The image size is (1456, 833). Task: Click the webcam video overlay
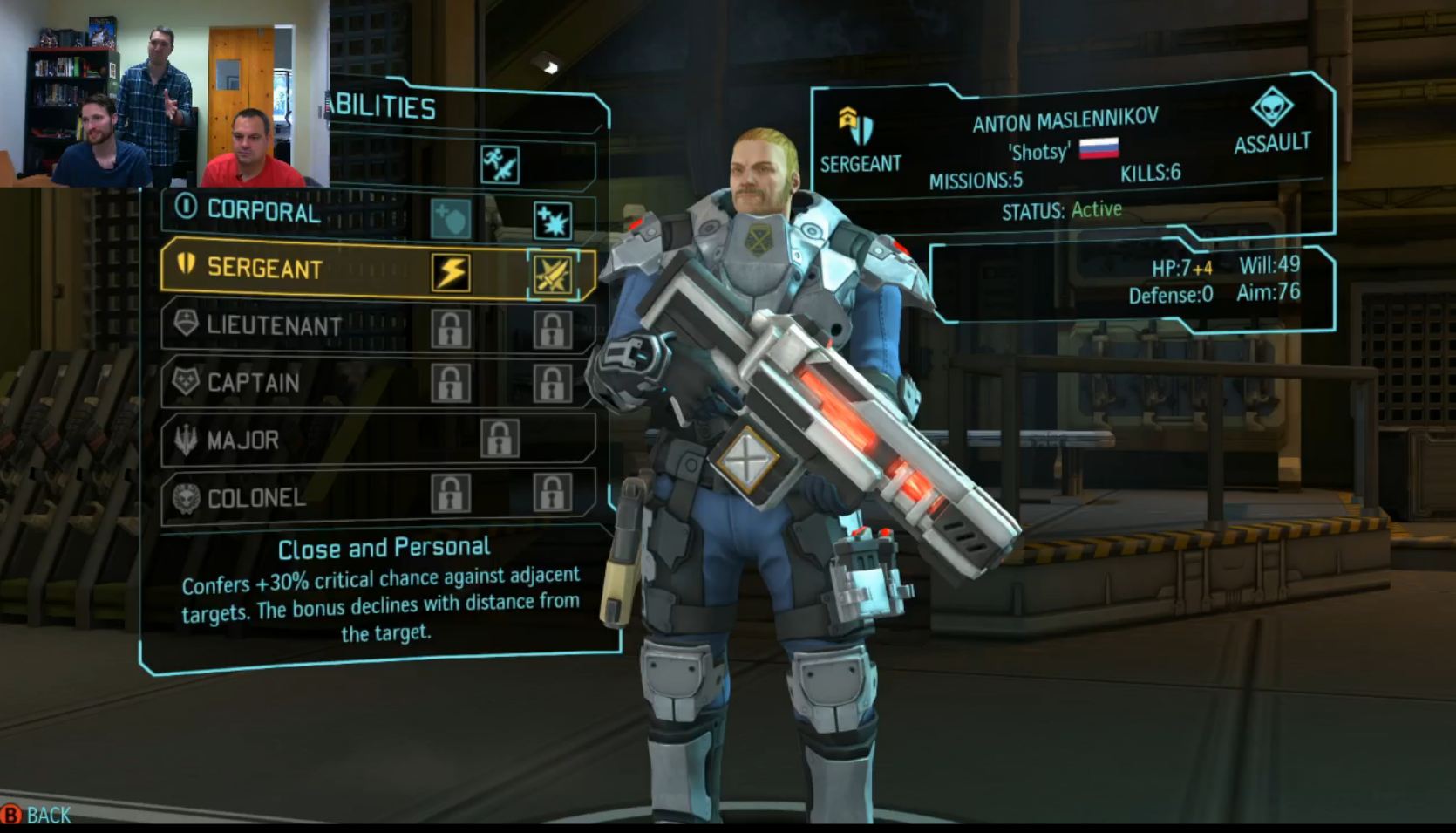point(164,93)
